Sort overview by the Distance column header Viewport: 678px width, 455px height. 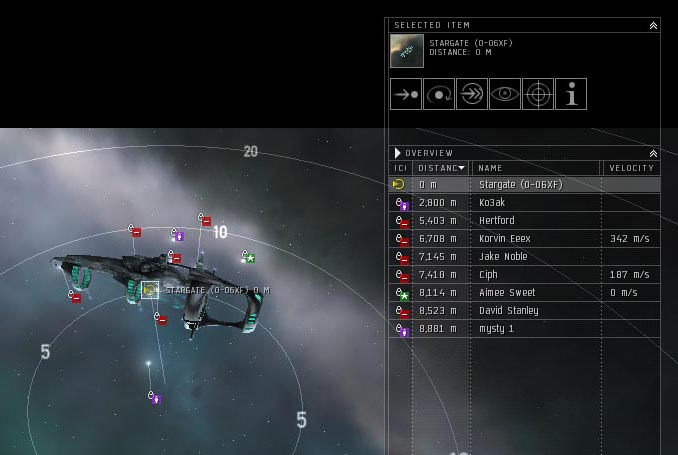coord(441,168)
